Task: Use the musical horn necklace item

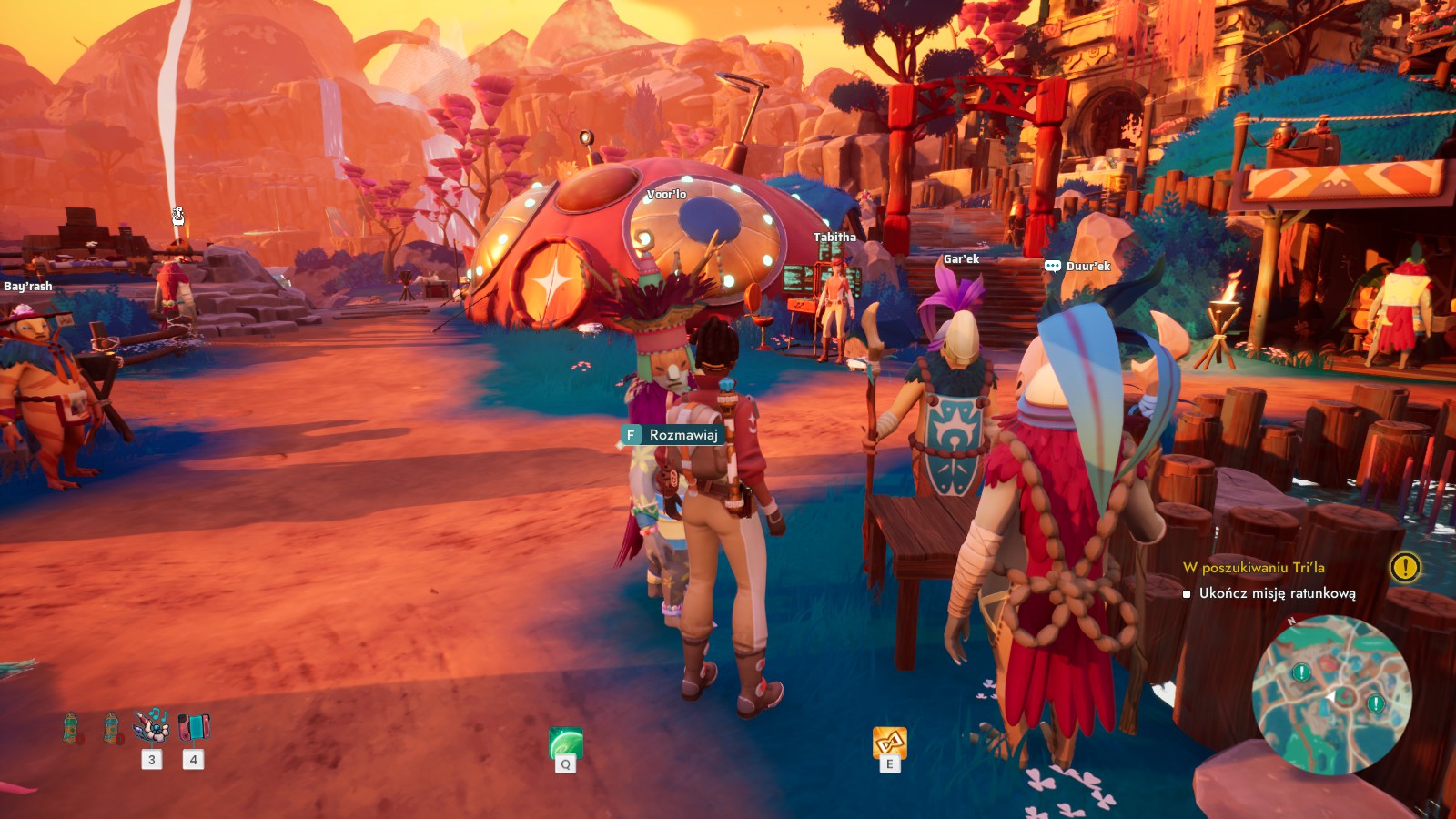Action: tap(151, 726)
